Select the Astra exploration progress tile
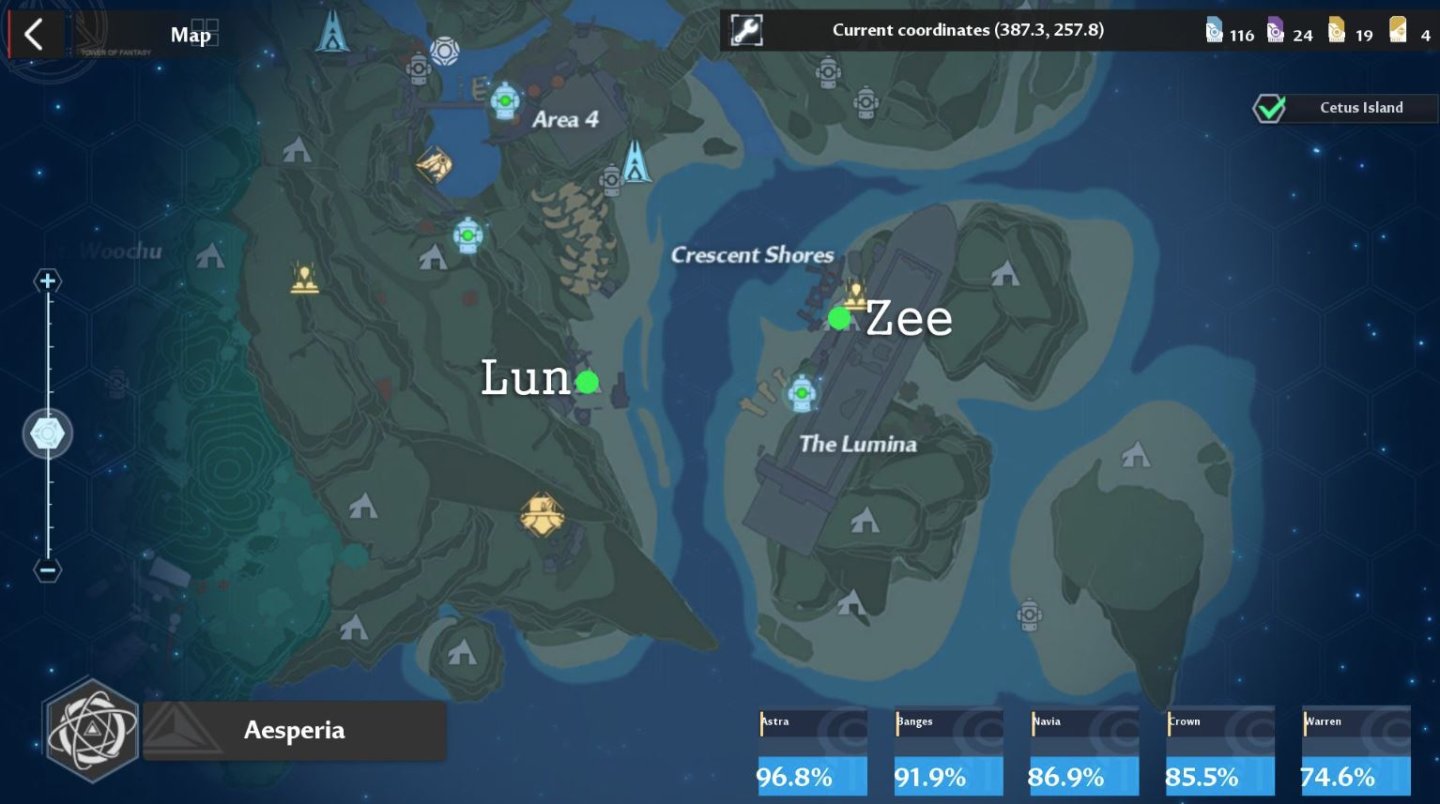The image size is (1440, 804). [x=812, y=752]
